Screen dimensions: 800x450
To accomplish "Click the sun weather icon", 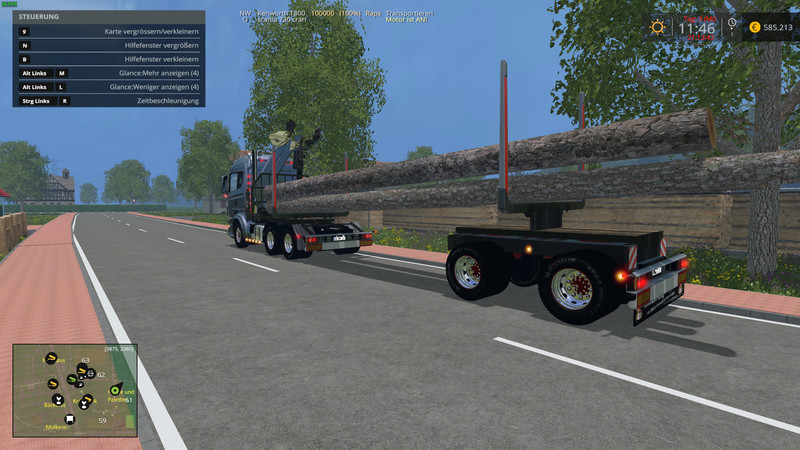I will pos(659,27).
